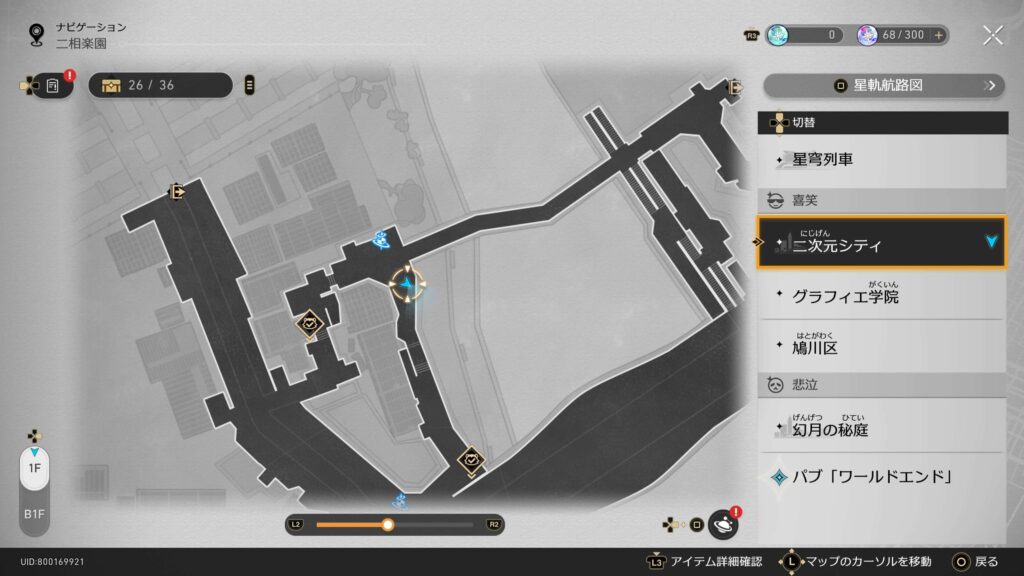Click the exit door marker on left side
1024x576 pixels.
177,191
